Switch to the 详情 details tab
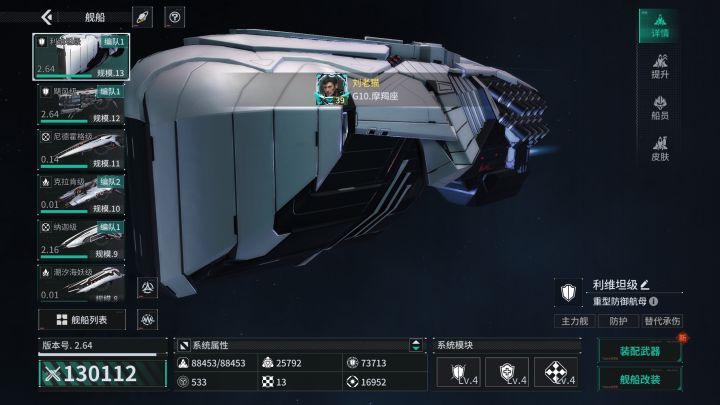720x405 pixels. pyautogui.click(x=659, y=26)
